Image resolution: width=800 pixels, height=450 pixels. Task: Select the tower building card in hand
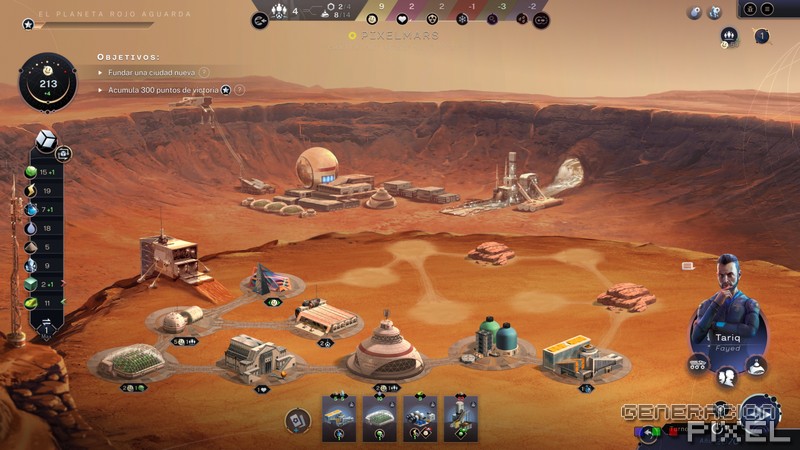click(x=461, y=417)
